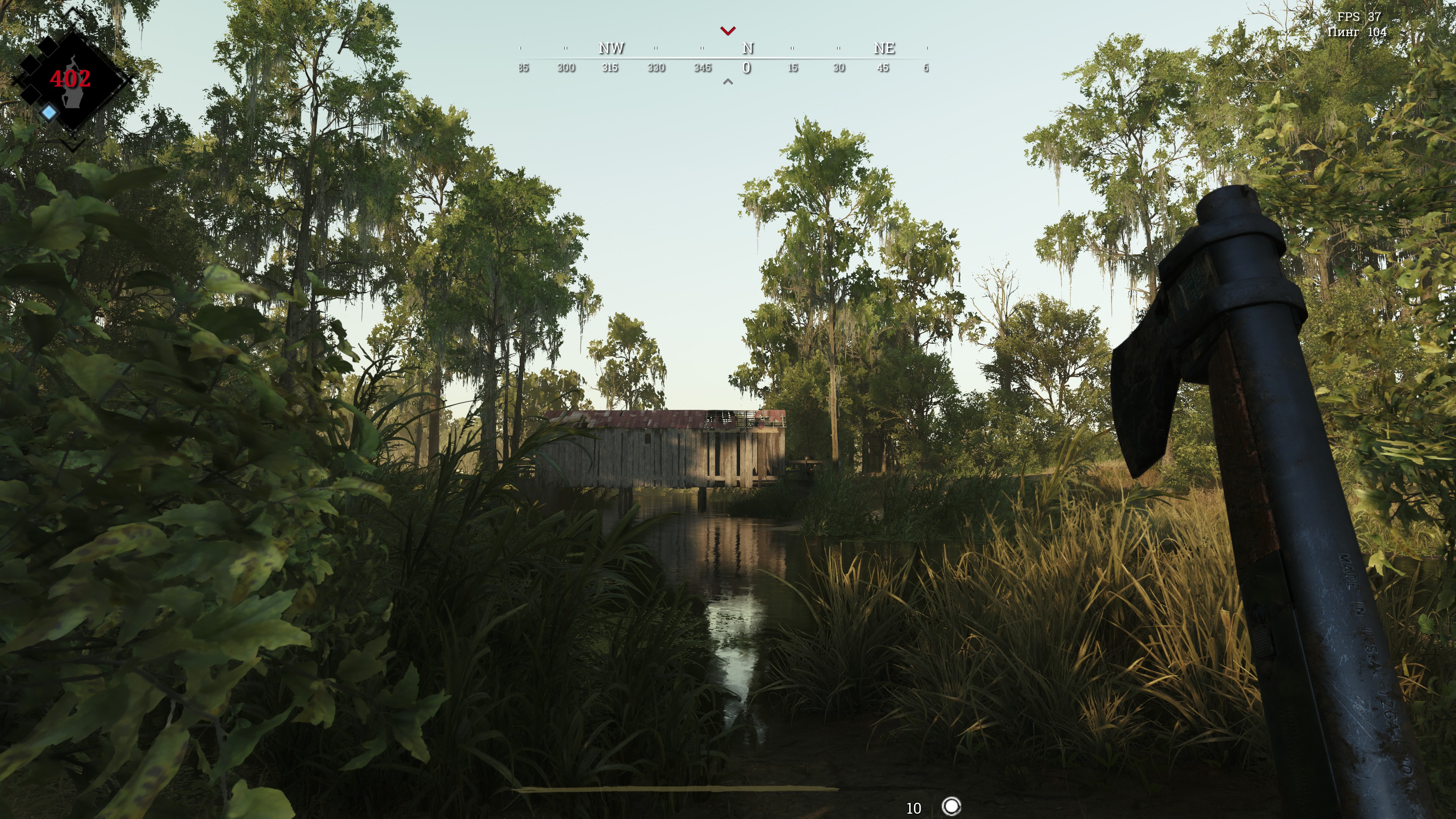This screenshot has width=1456, height=819.
Task: Click the white circle icon beside ammo
Action: click(x=951, y=806)
